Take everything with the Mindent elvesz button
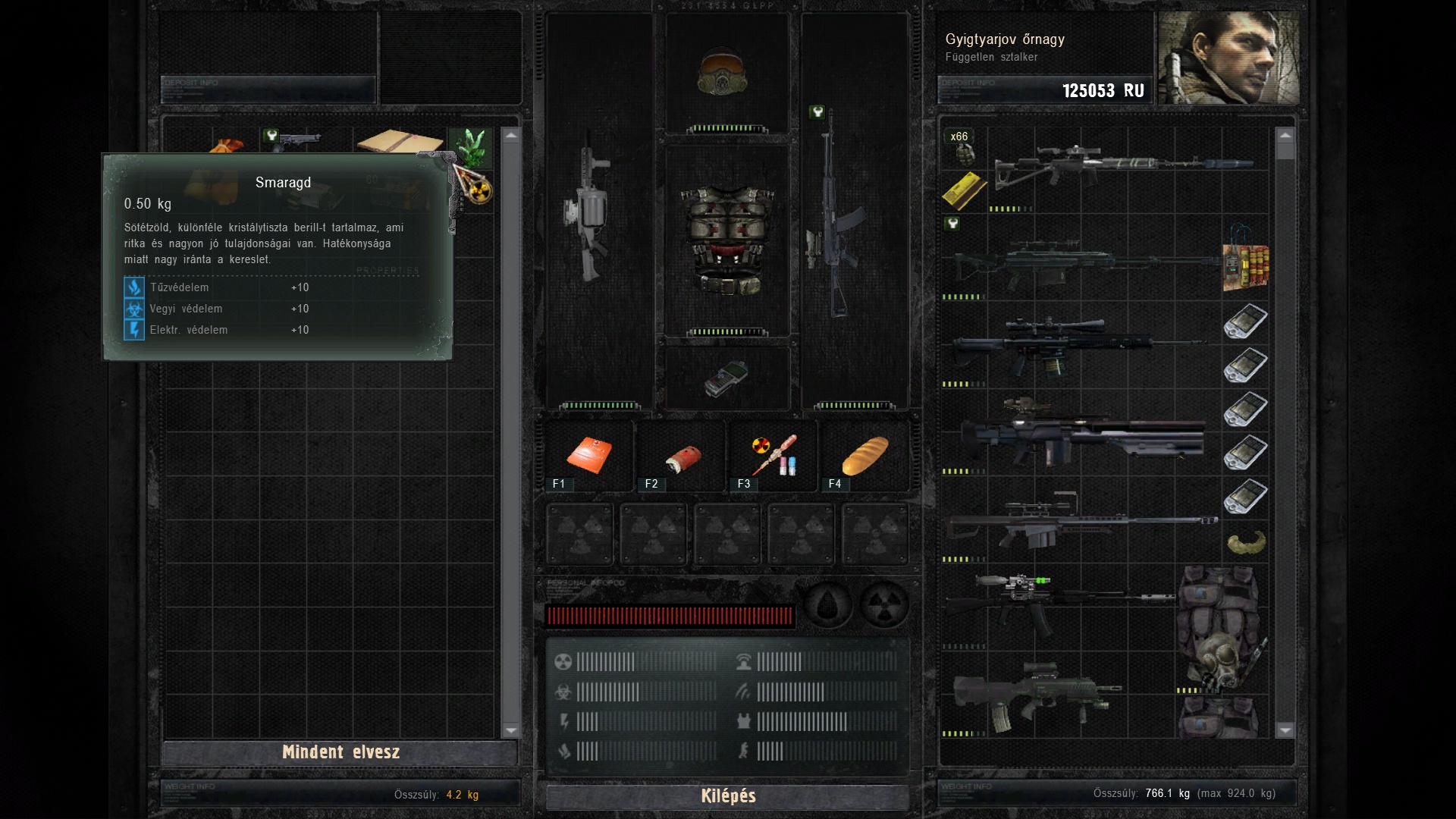 [340, 752]
